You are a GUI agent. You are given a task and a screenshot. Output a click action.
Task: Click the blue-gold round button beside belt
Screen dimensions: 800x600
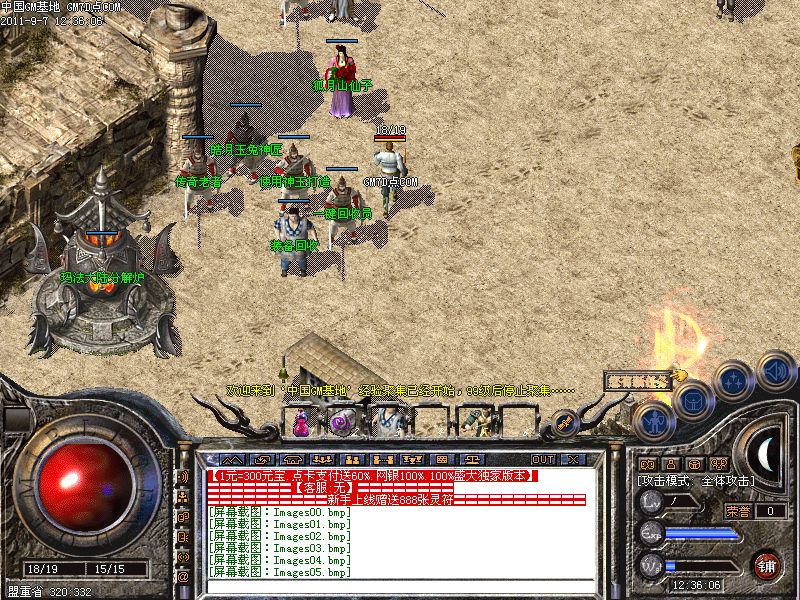coord(564,423)
